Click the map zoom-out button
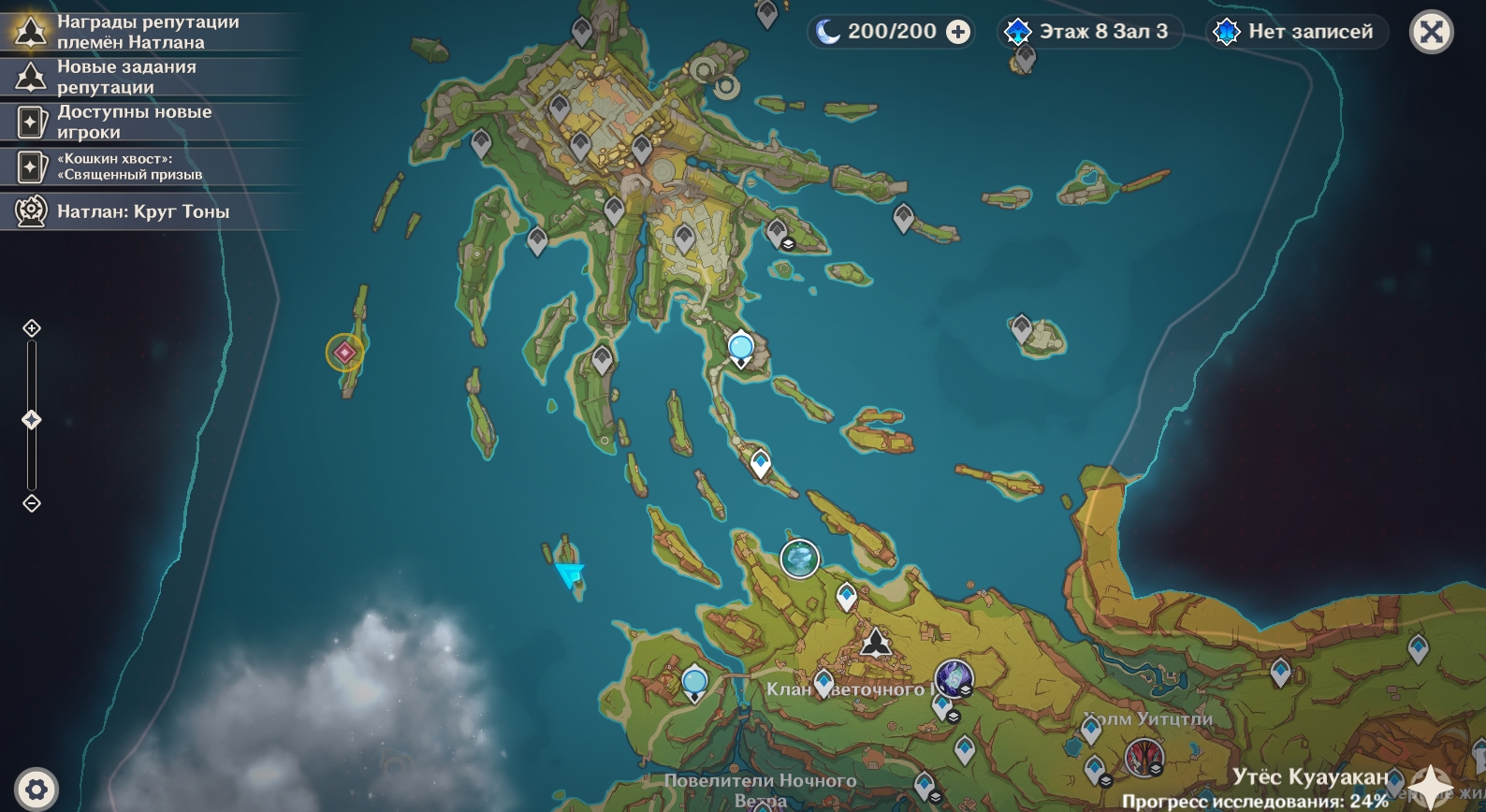The width and height of the screenshot is (1486, 812). click(32, 503)
